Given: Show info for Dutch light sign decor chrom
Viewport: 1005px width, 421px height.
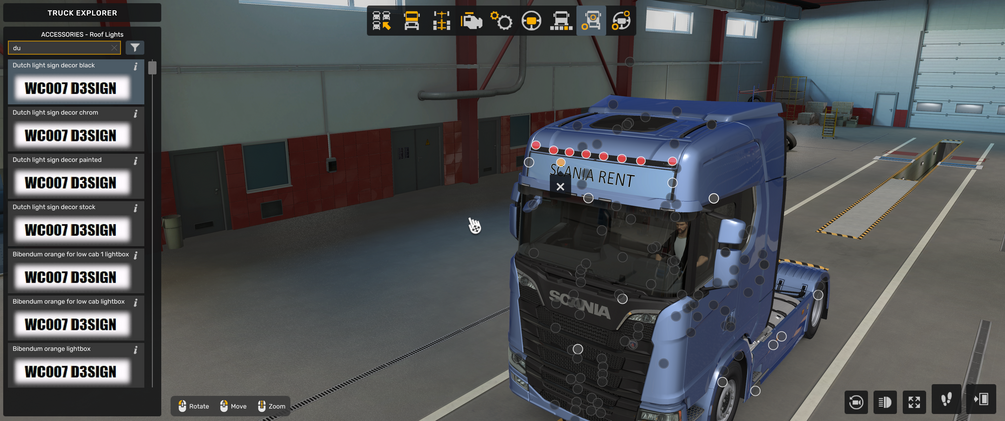Looking at the screenshot, I should (x=136, y=114).
